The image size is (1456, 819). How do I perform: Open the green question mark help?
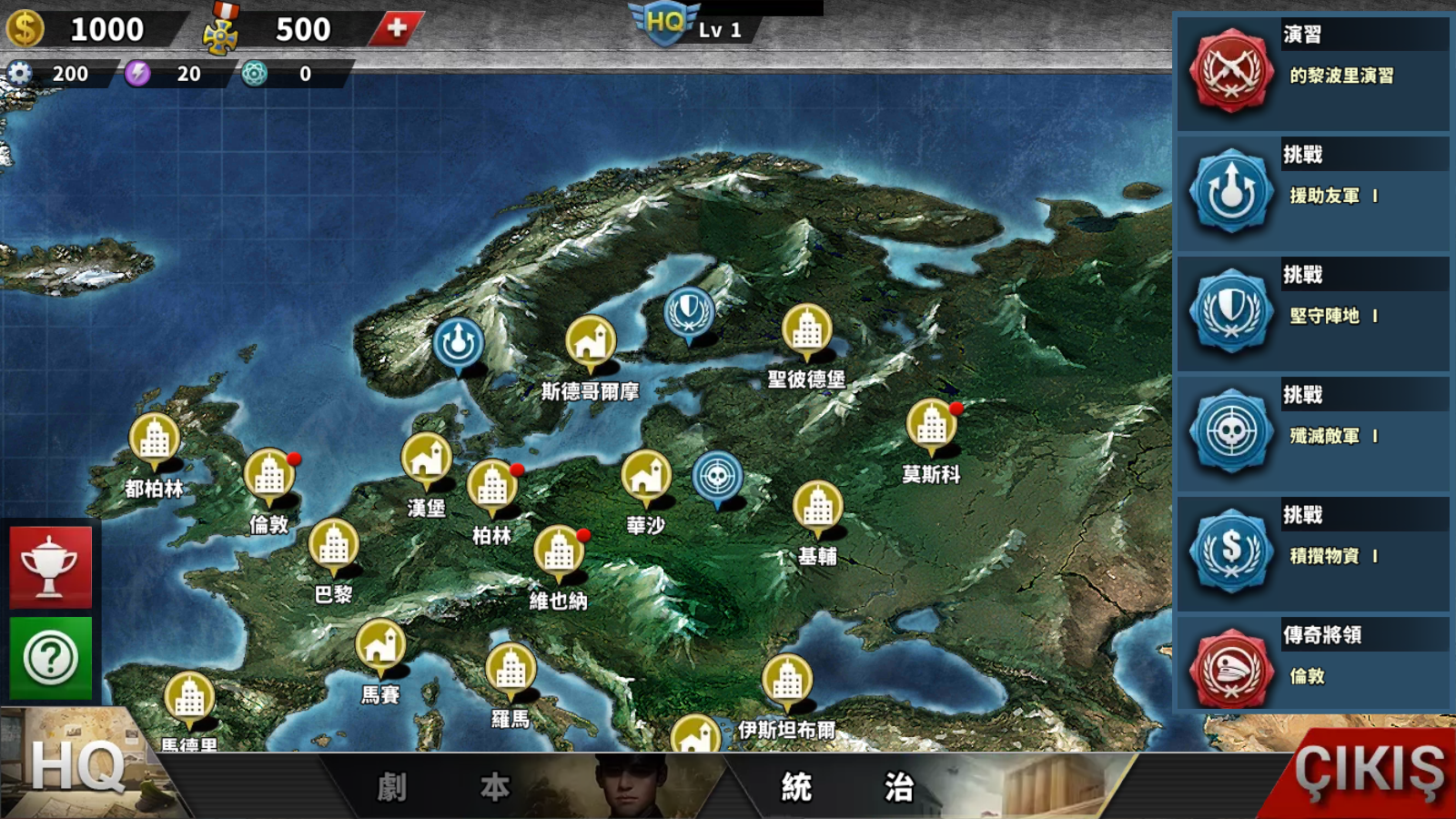click(x=51, y=657)
